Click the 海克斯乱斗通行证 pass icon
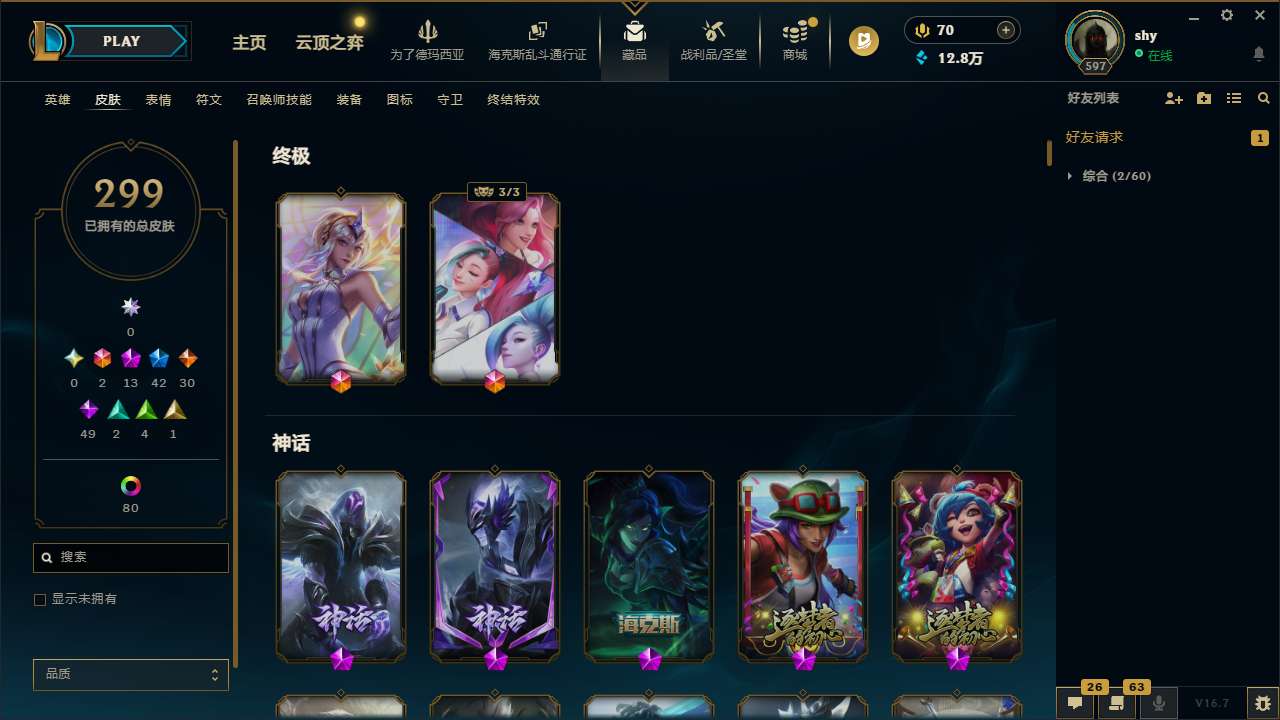1280x720 pixels. pos(537,33)
